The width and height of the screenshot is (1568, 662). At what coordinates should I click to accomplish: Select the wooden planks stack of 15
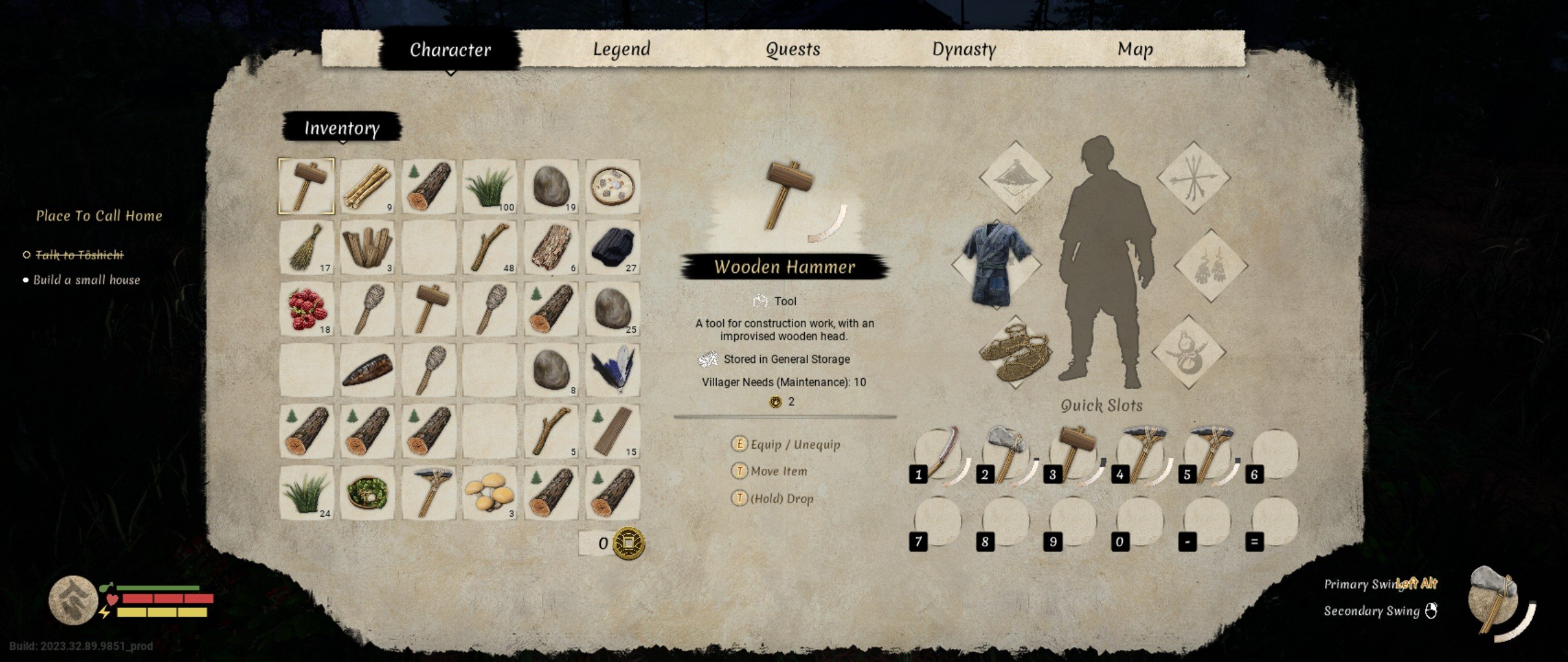pyautogui.click(x=612, y=432)
